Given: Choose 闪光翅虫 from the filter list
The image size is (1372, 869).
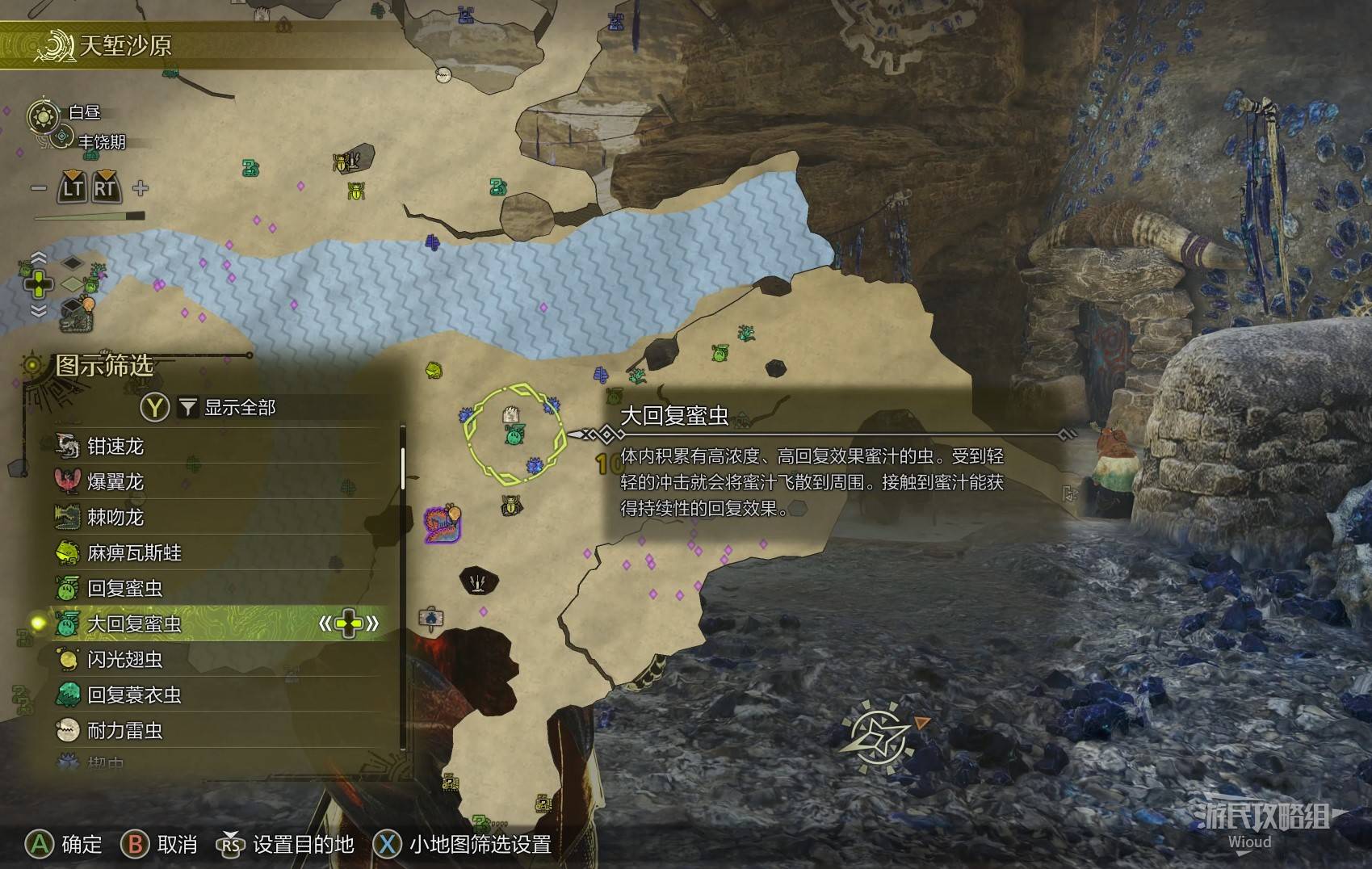Looking at the screenshot, I should point(124,659).
